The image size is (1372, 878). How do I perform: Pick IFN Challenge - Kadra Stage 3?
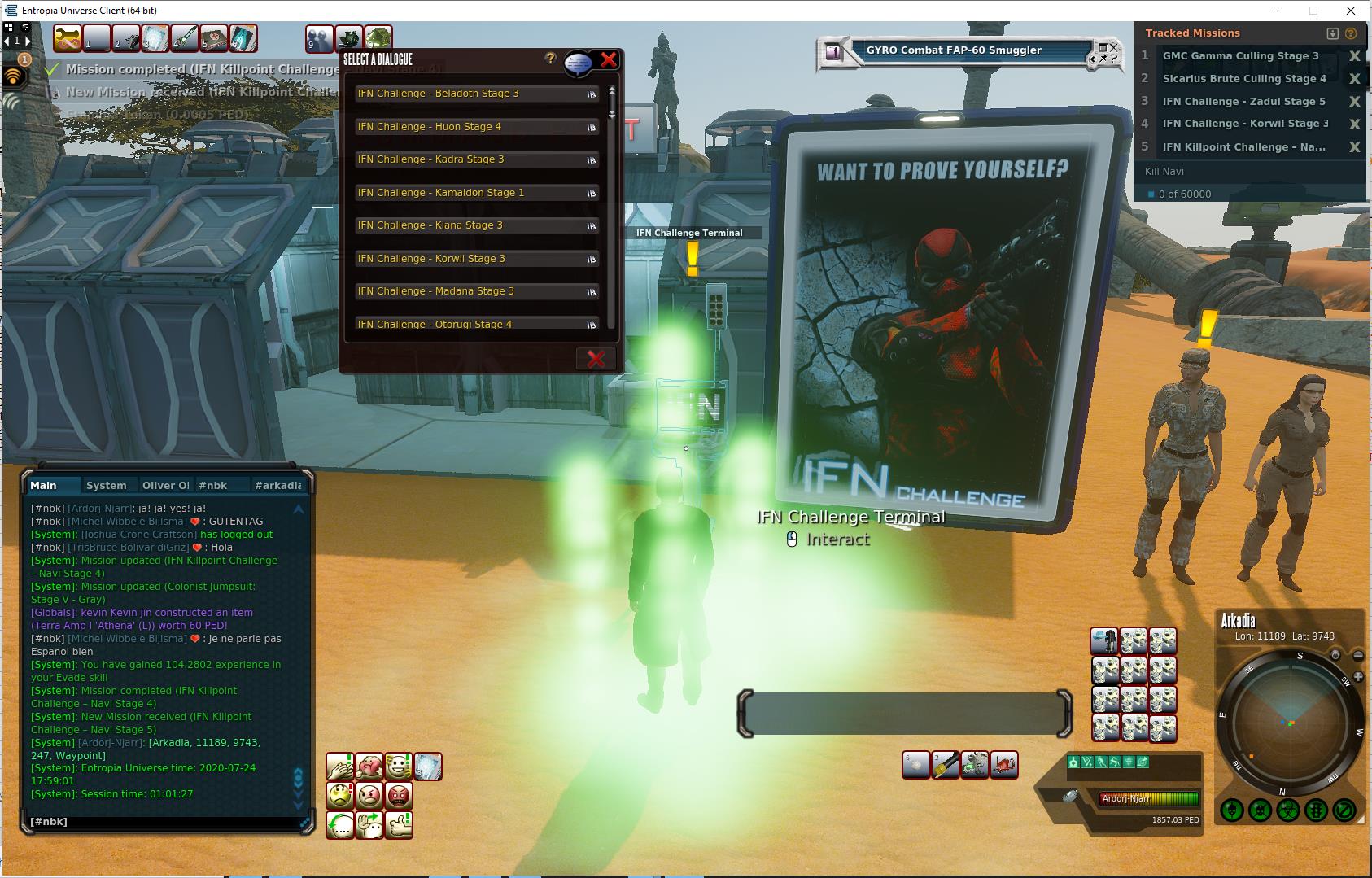click(x=476, y=159)
